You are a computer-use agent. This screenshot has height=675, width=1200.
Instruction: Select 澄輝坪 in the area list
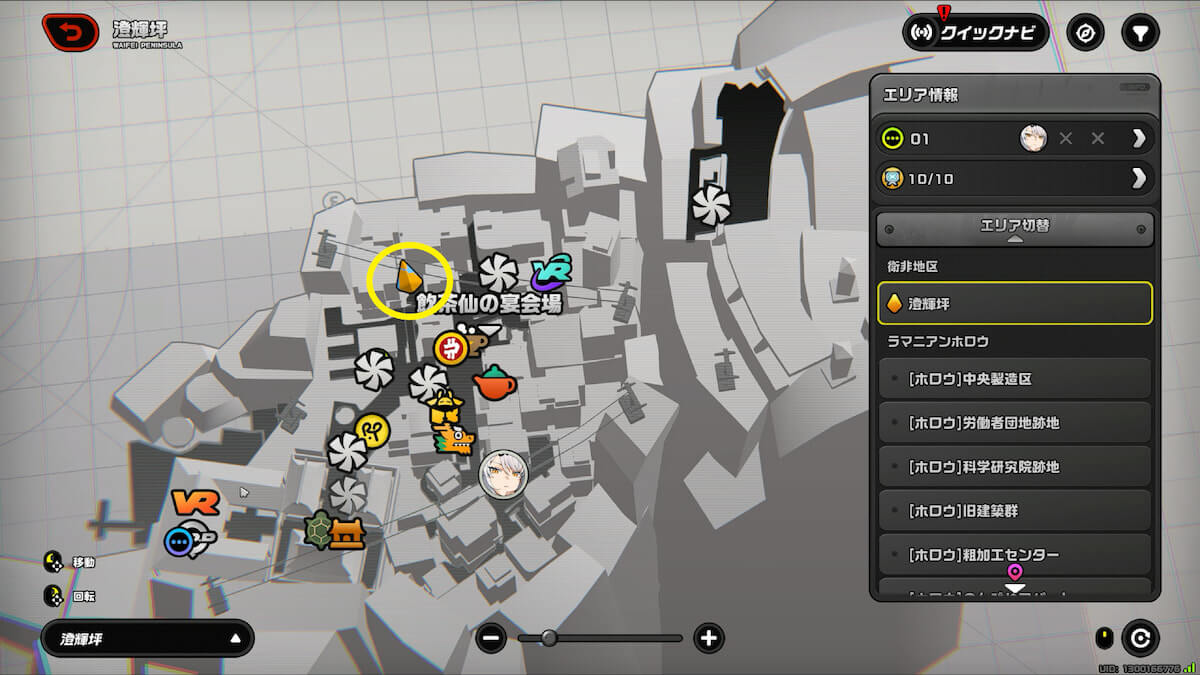1015,303
